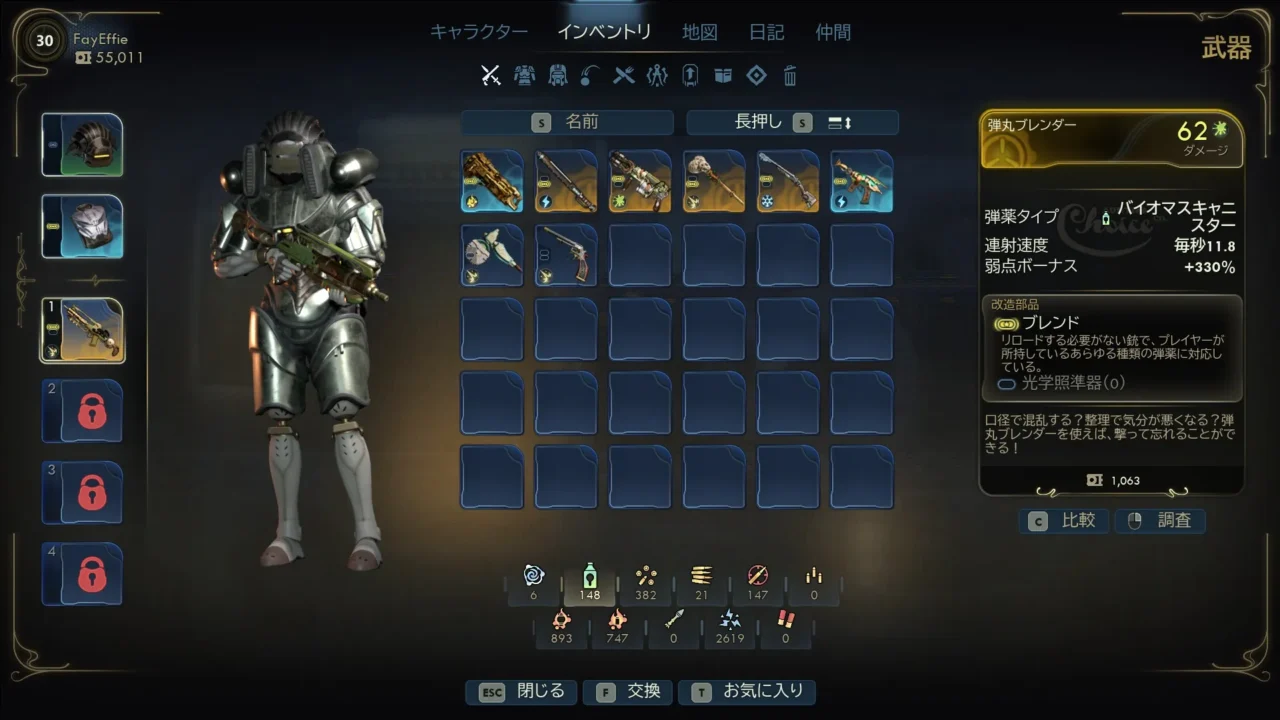Mark the item with お気に入り button
This screenshot has width=1280, height=720.
(x=746, y=692)
